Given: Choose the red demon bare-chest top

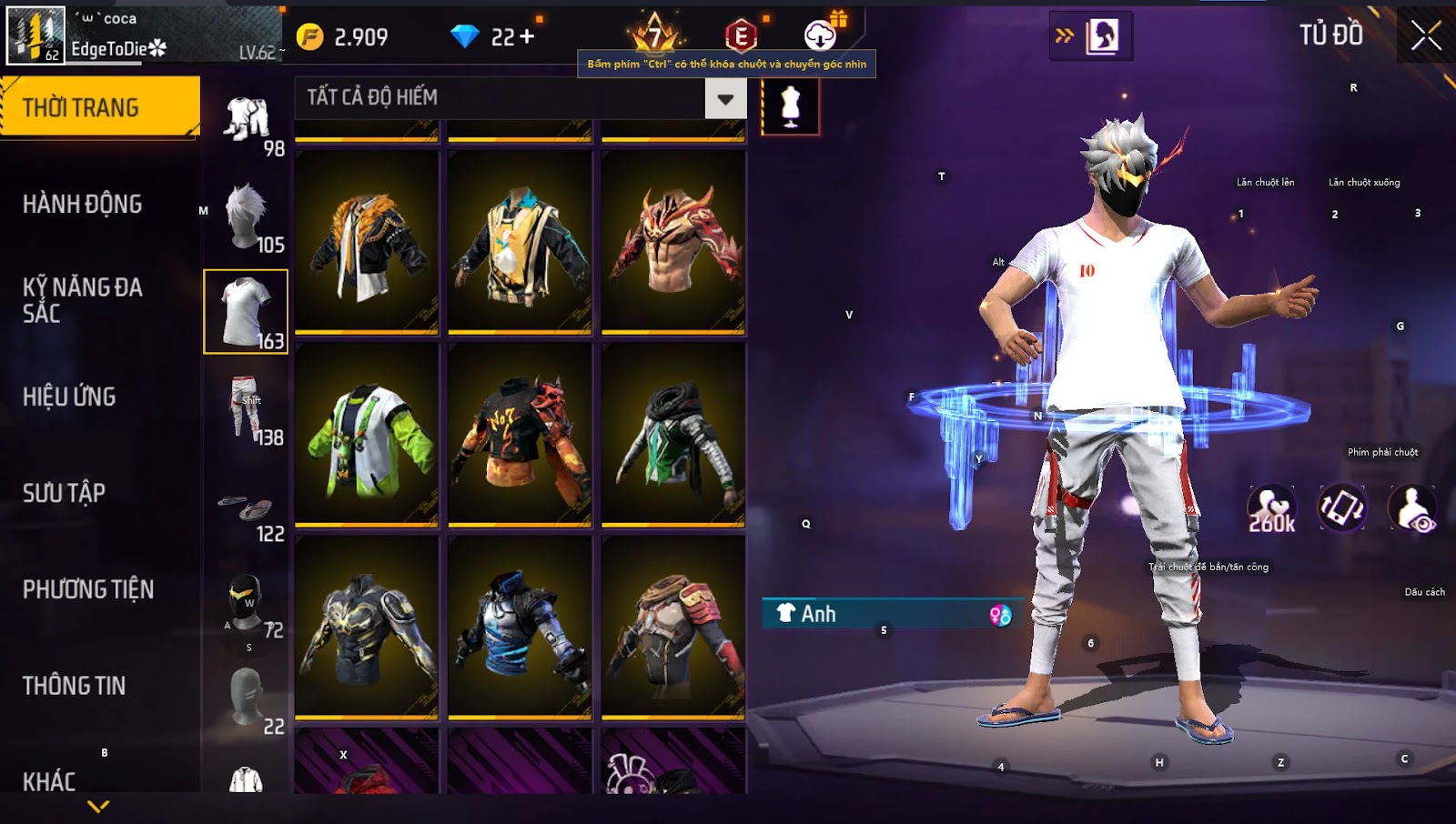Looking at the screenshot, I should point(673,242).
